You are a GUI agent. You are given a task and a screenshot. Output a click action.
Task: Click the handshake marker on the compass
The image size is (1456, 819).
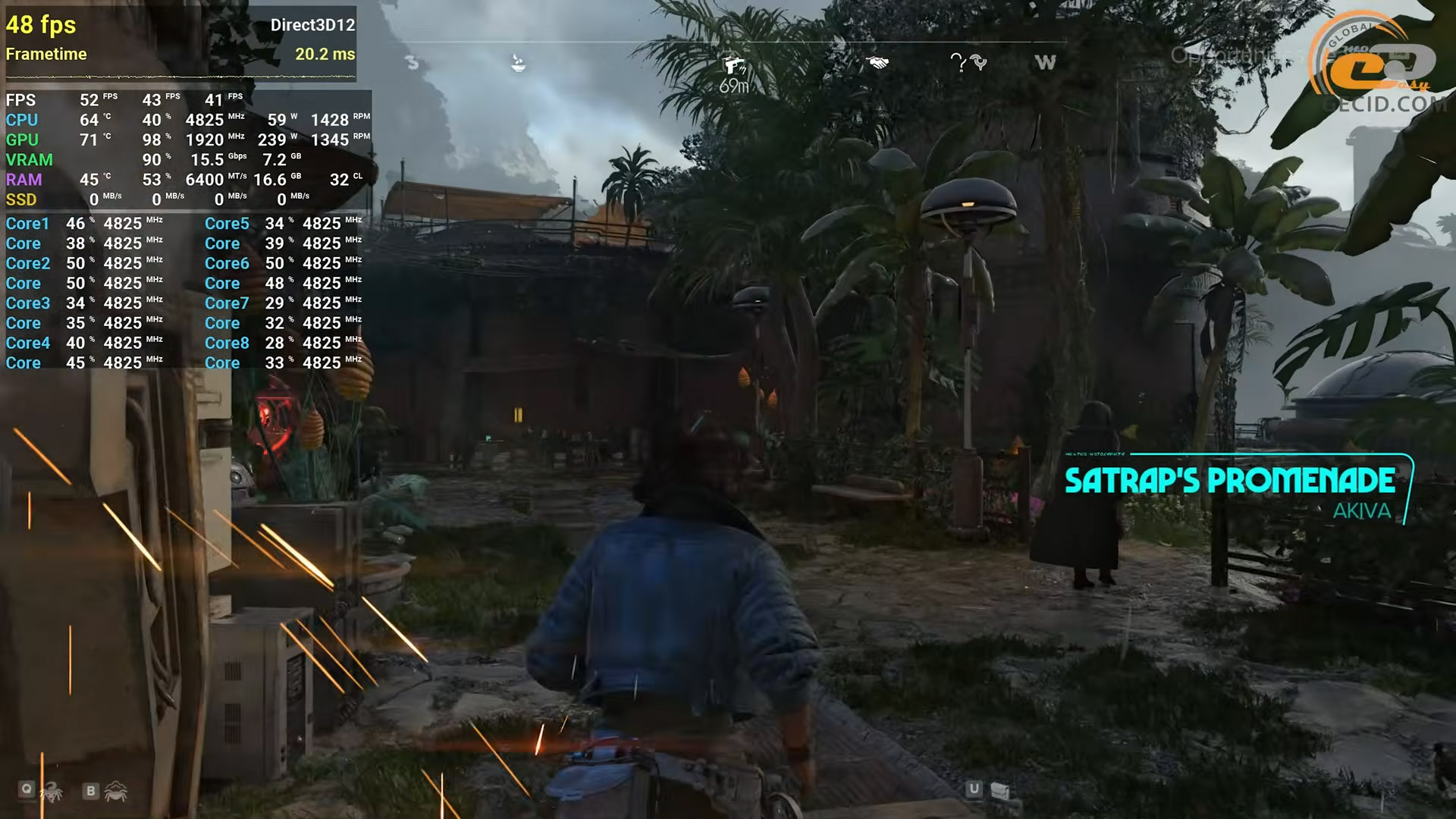click(877, 63)
